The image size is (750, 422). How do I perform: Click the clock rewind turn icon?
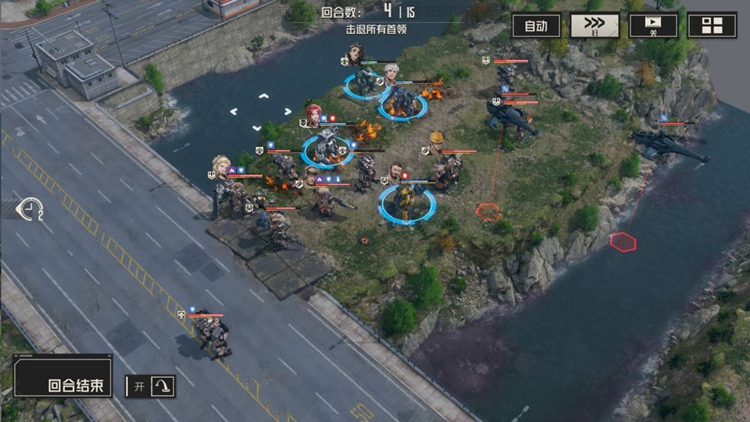(31, 208)
